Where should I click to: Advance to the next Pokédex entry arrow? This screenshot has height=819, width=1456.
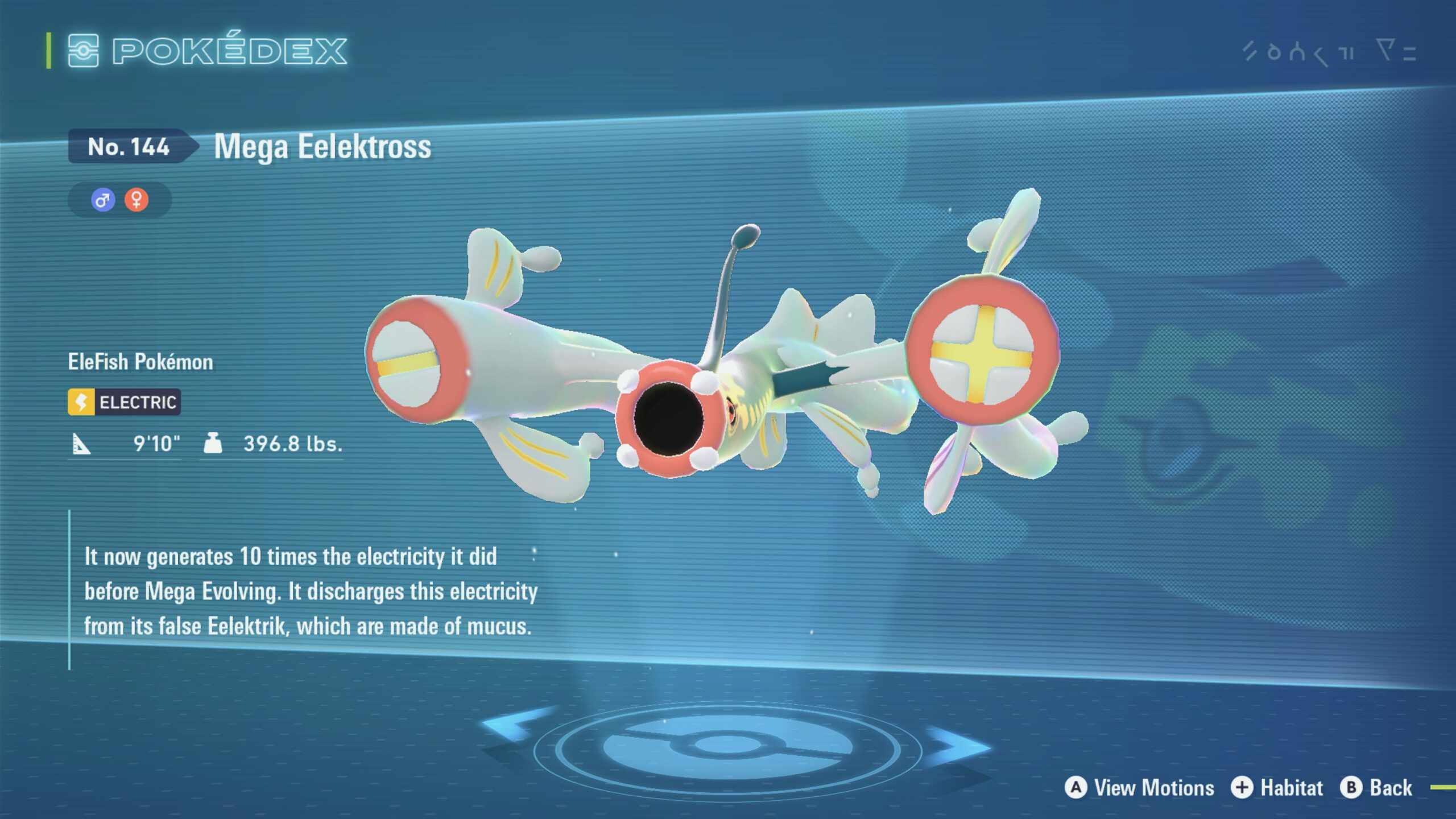click(x=957, y=744)
